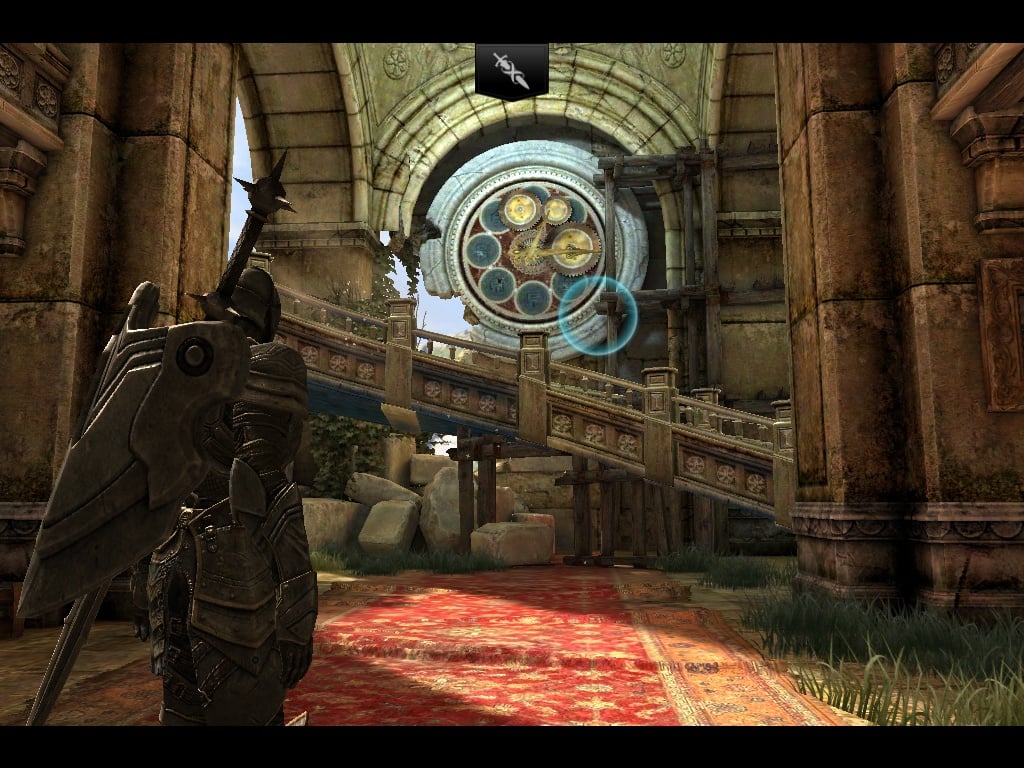
Task: Open the sword banner menu icon
Action: coord(511,70)
